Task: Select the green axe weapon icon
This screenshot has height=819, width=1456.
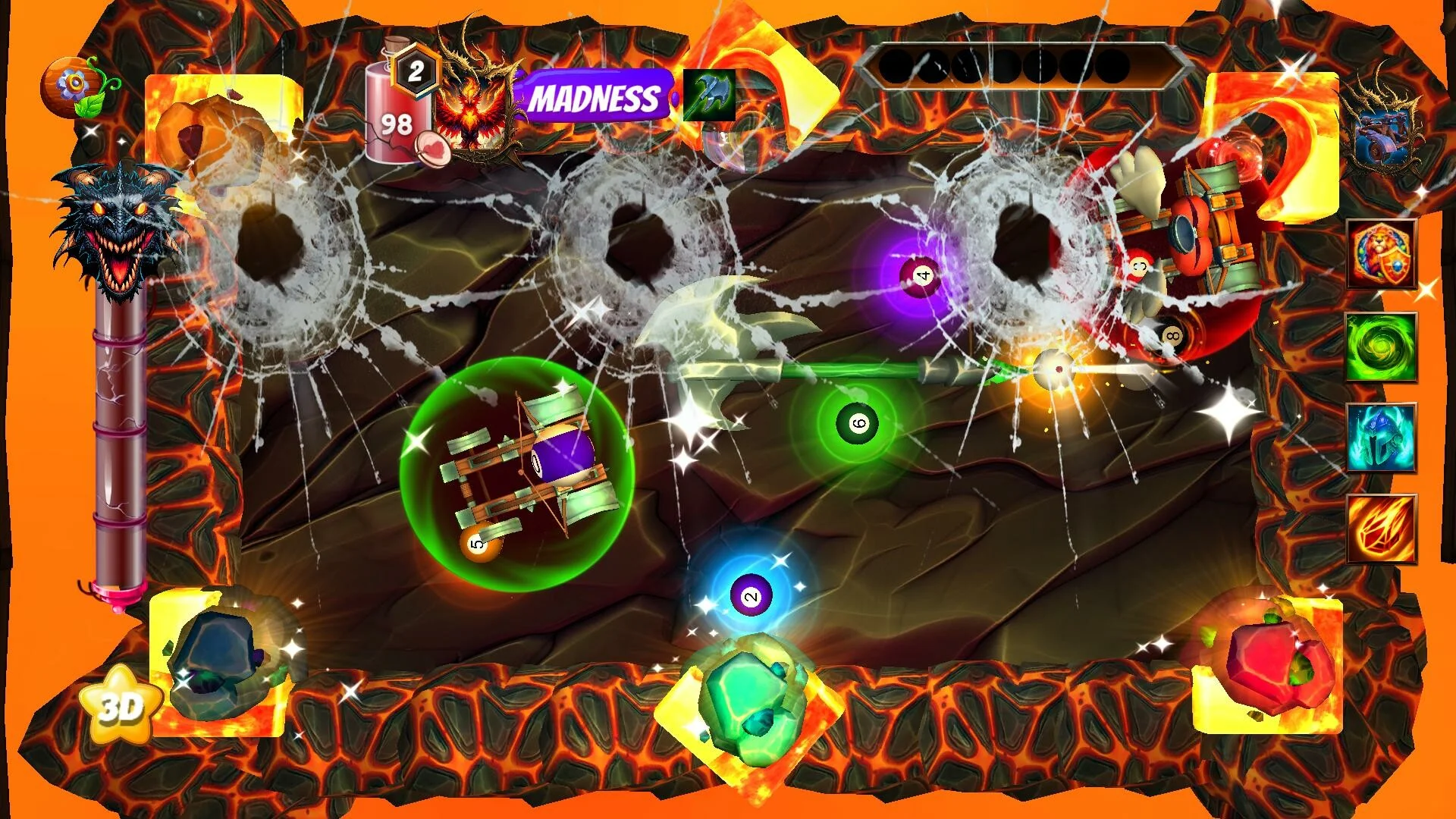Action: pyautogui.click(x=709, y=96)
